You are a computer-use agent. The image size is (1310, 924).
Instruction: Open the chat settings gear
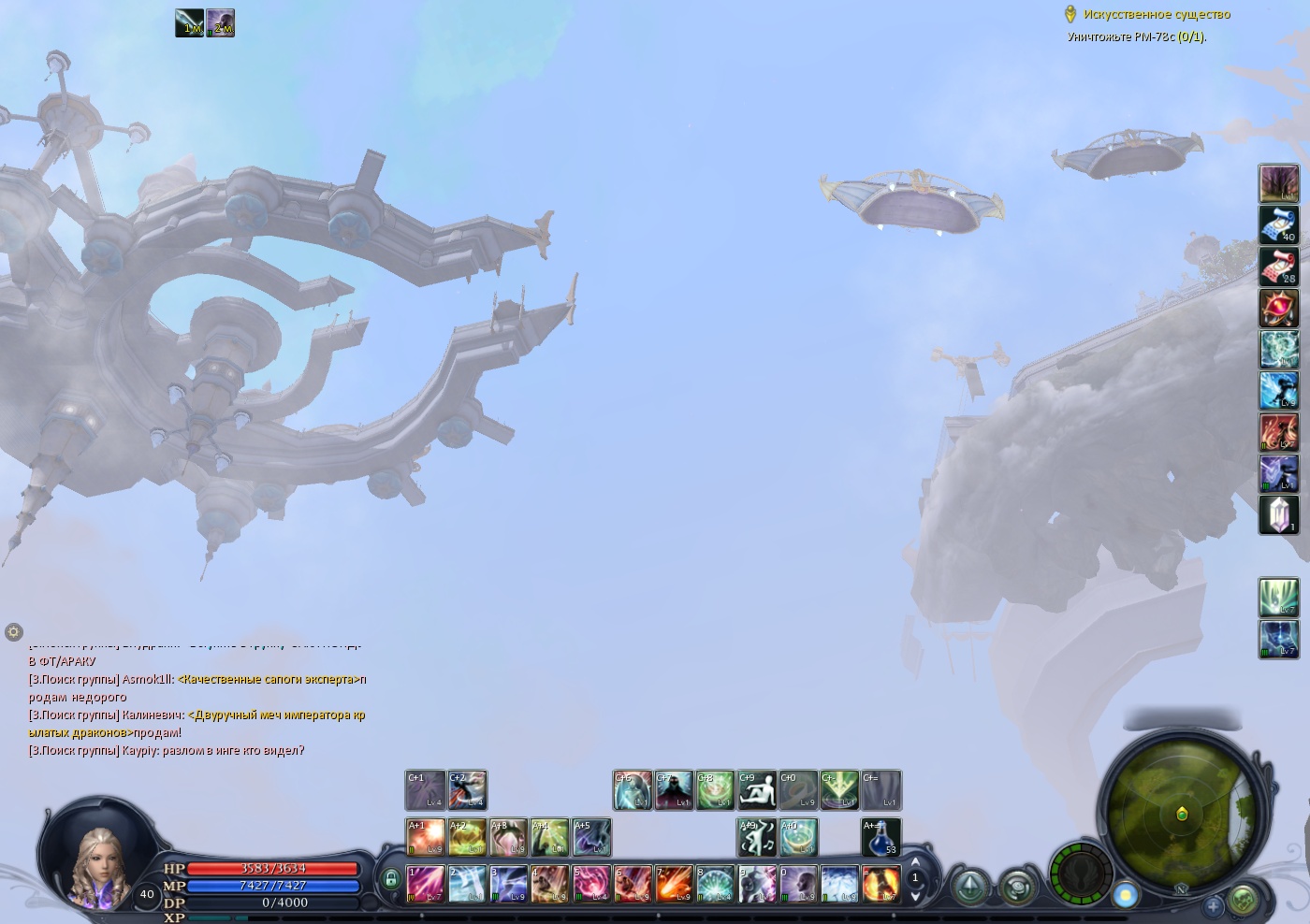(x=13, y=632)
